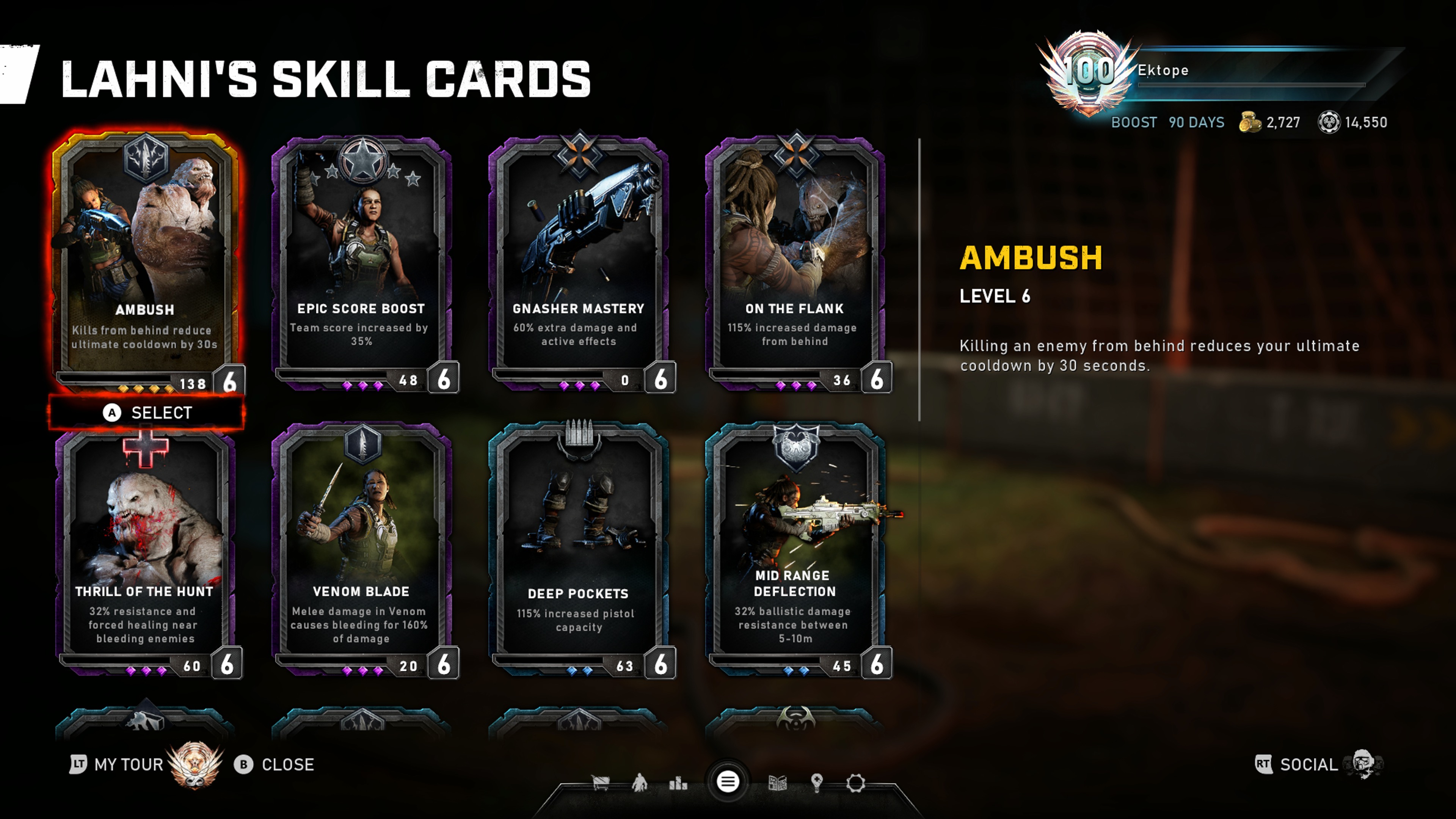
Task: Open the news newspaper icon
Action: click(778, 783)
